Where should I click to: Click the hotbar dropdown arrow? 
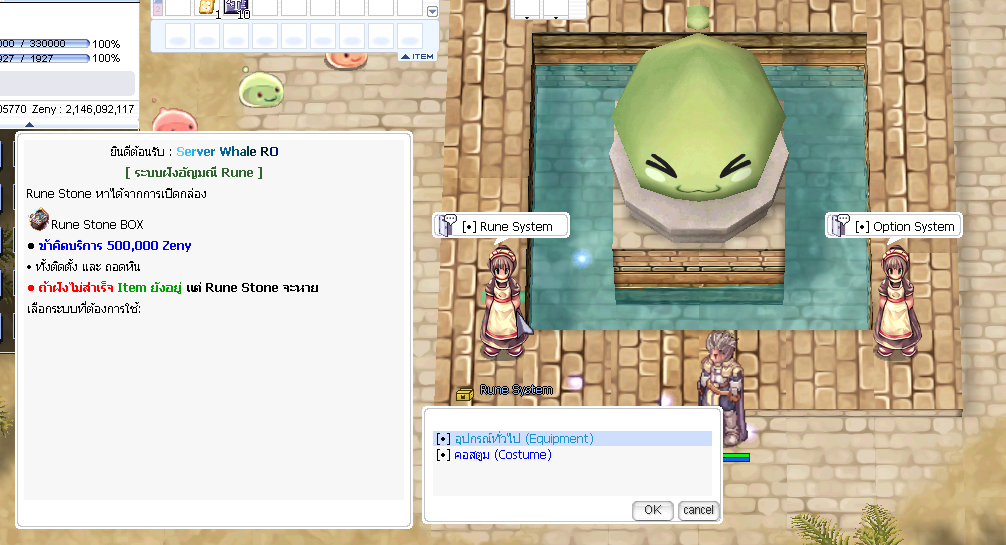point(432,12)
